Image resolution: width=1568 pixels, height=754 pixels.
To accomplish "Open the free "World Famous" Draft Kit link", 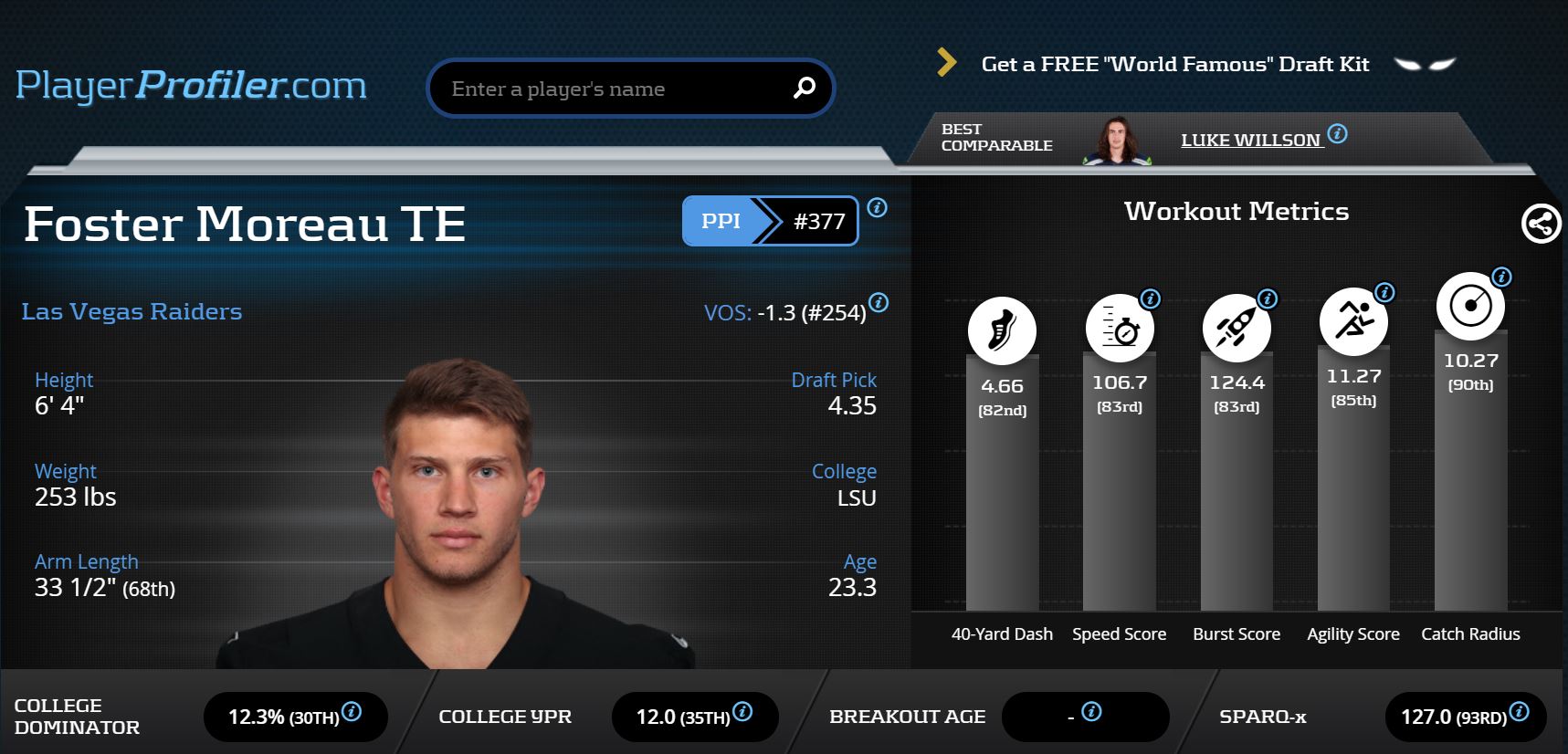I will 1174,64.
